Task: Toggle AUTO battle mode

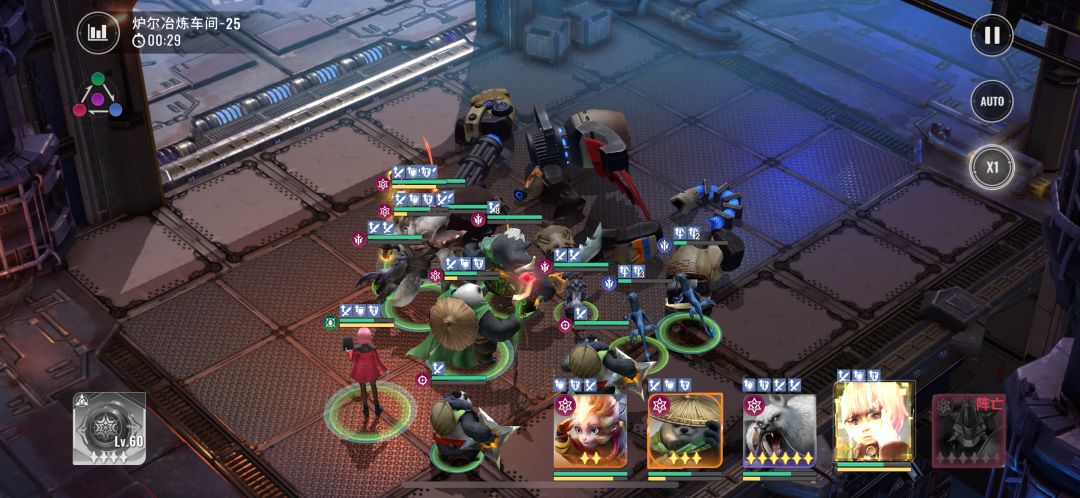Action: (x=991, y=101)
